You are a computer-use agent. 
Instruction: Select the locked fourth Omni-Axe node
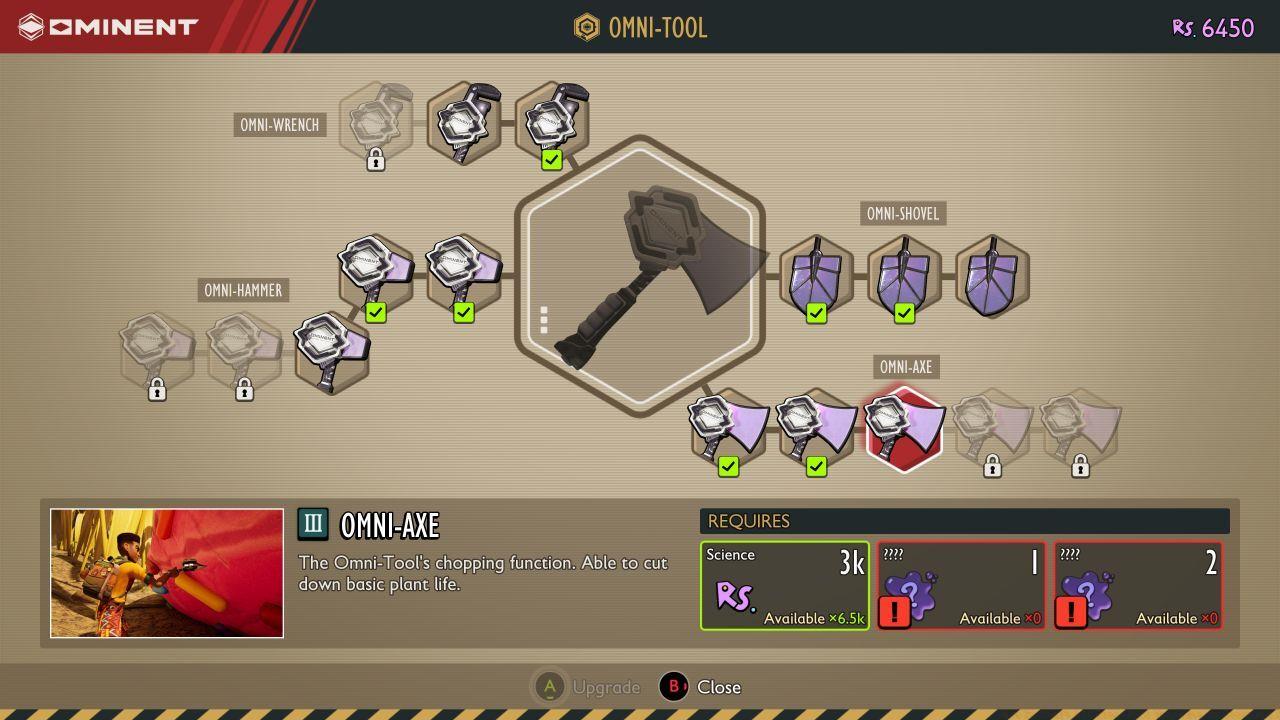[991, 427]
